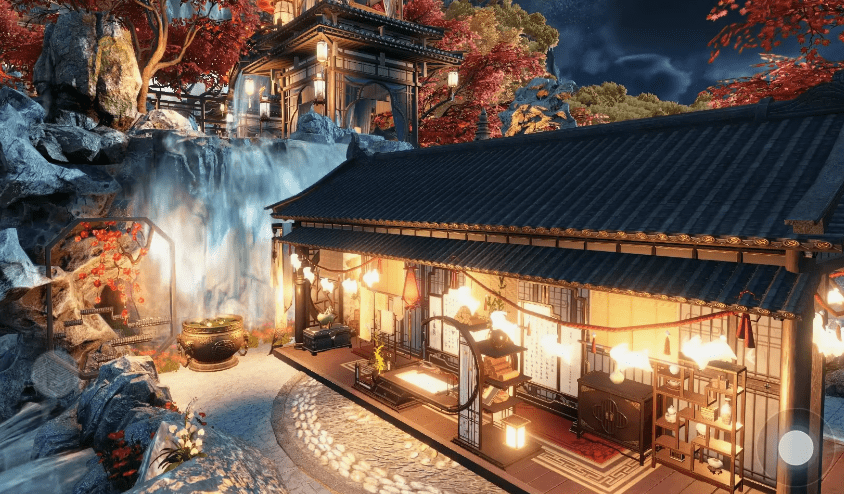Tap the faint translucent circular touch pad
Image resolution: width=844 pixels, height=494 pixels.
click(55, 374)
